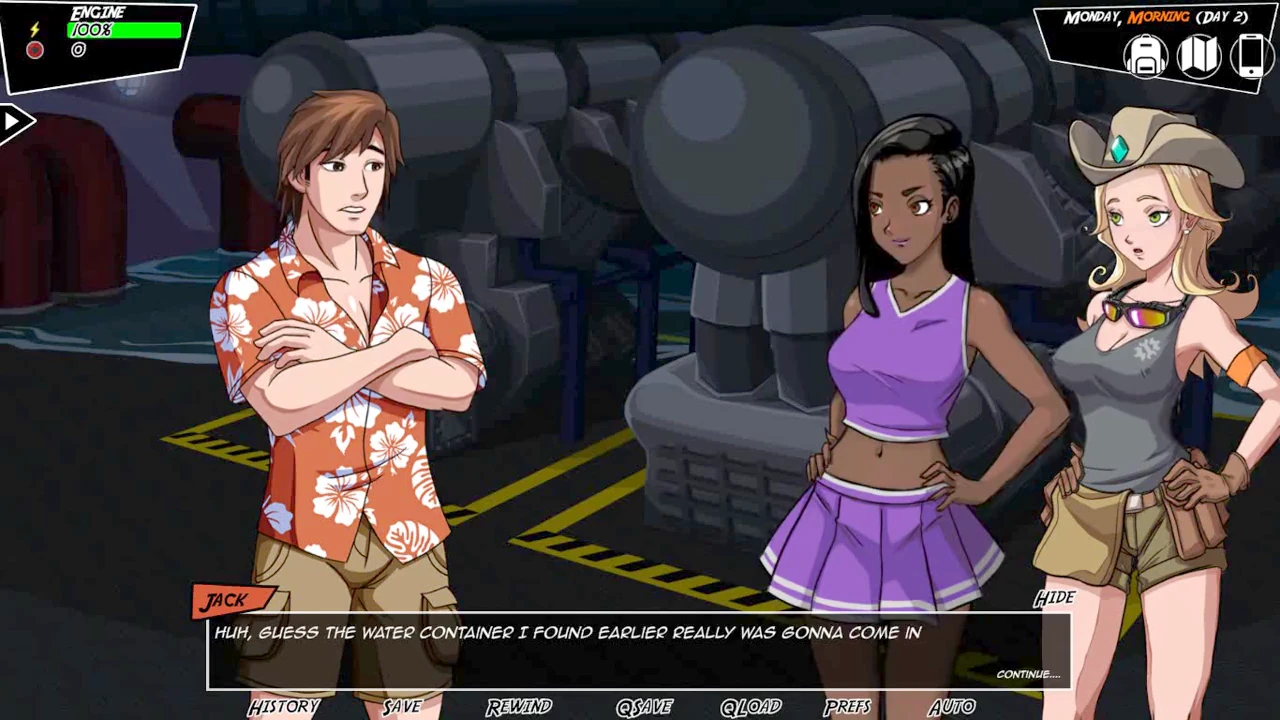Open the backpack inventory icon

[1145, 56]
